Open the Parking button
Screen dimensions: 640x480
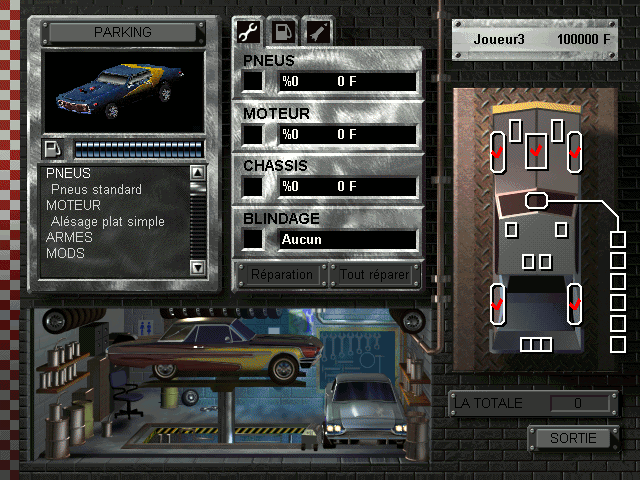pyautogui.click(x=123, y=32)
